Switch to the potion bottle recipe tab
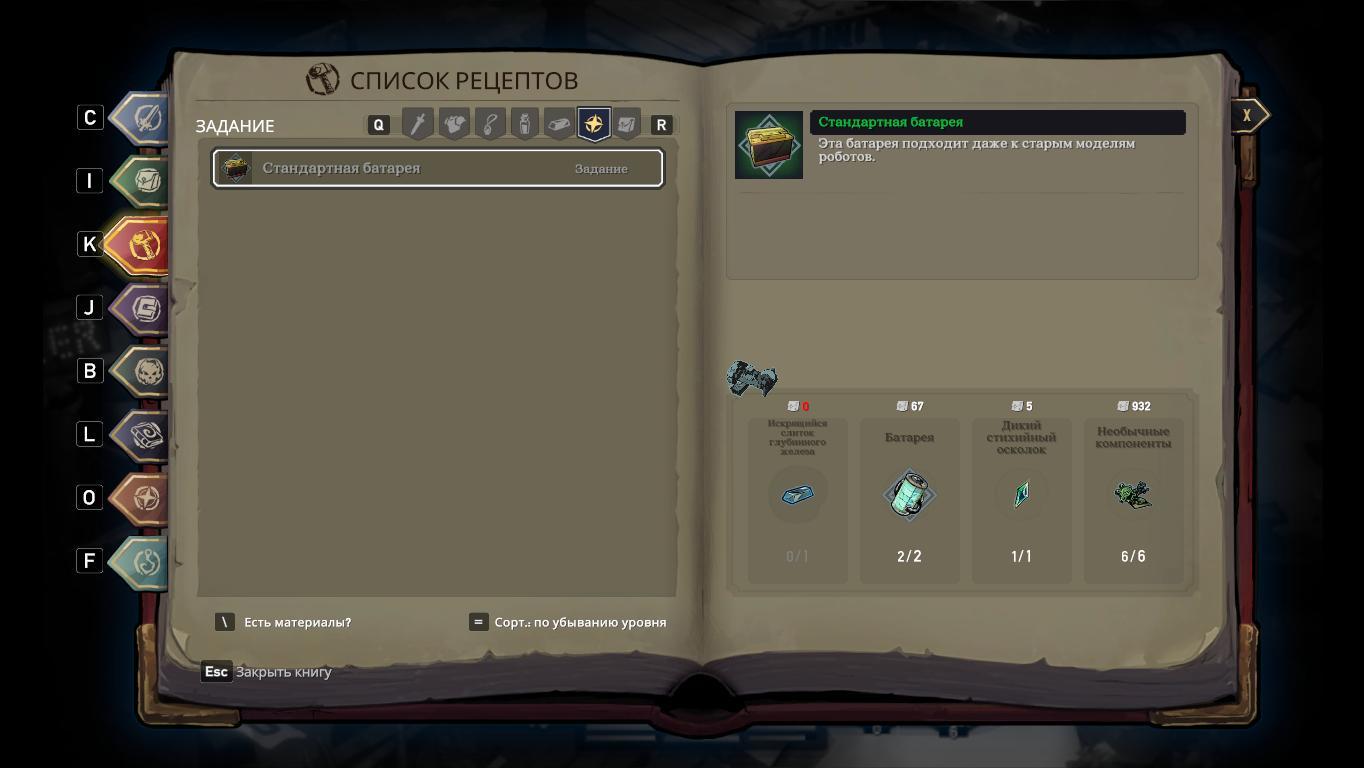Image resolution: width=1364 pixels, height=768 pixels. tap(524, 125)
